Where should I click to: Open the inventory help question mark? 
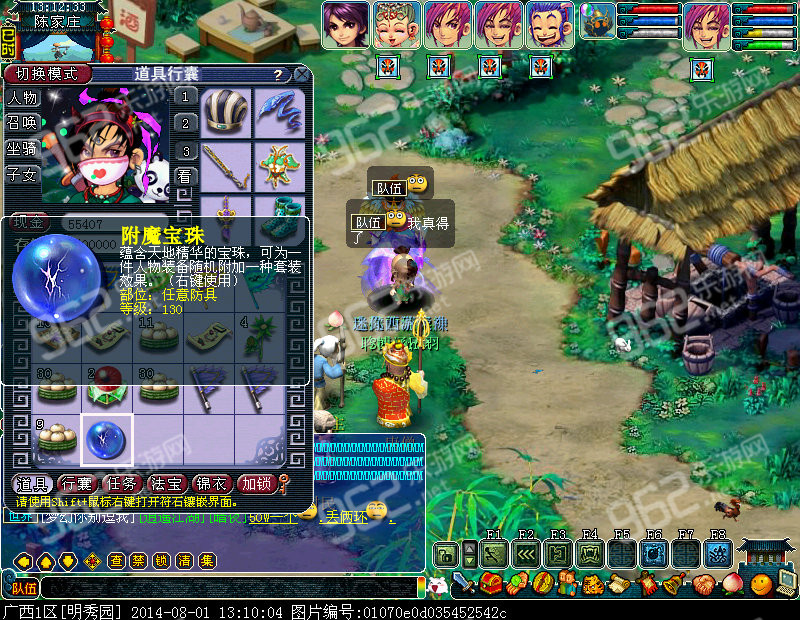(x=277, y=74)
